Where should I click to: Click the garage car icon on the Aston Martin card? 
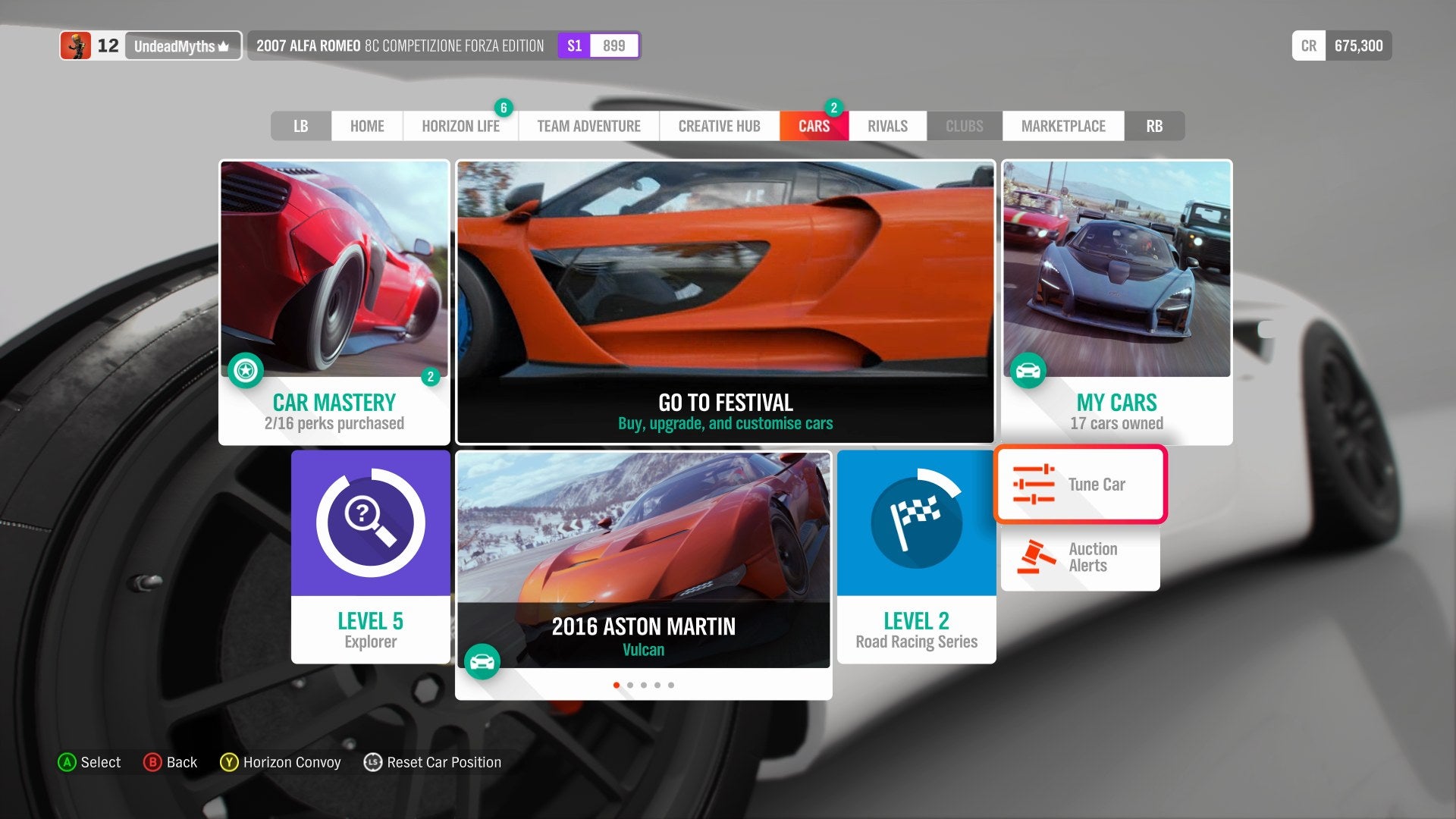pos(483,661)
